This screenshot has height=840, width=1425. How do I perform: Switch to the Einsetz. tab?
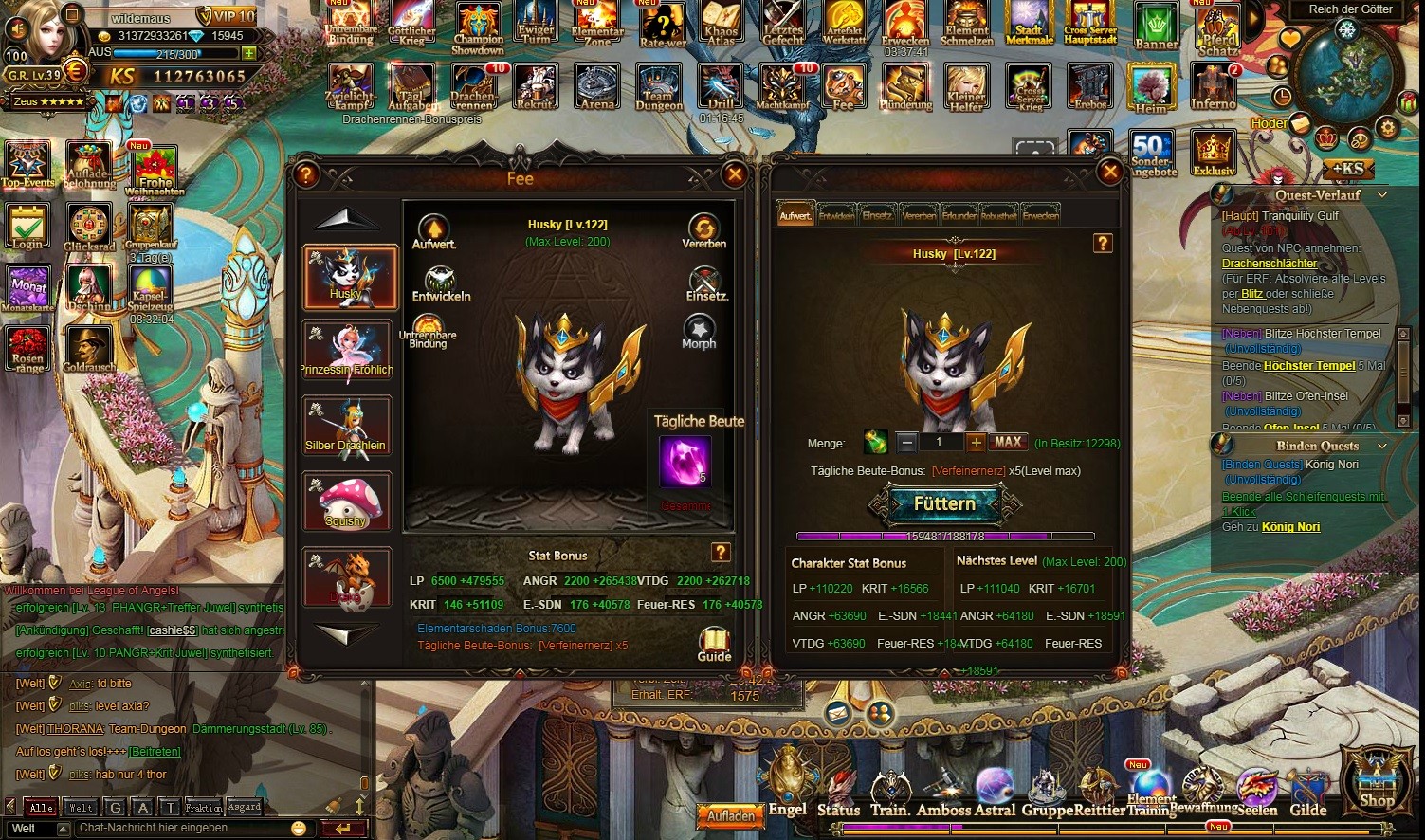click(877, 215)
